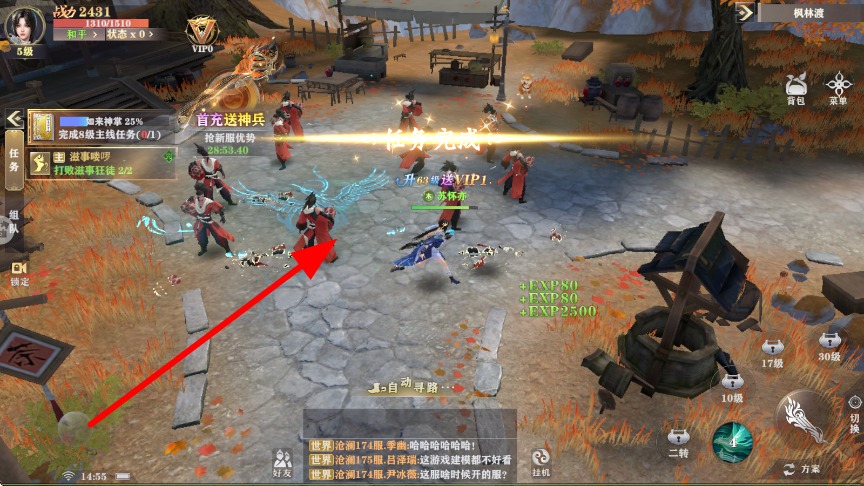Image resolution: width=864 pixels, height=486 pixels.
Task: Open the 好友 friends list
Action: click(282, 461)
